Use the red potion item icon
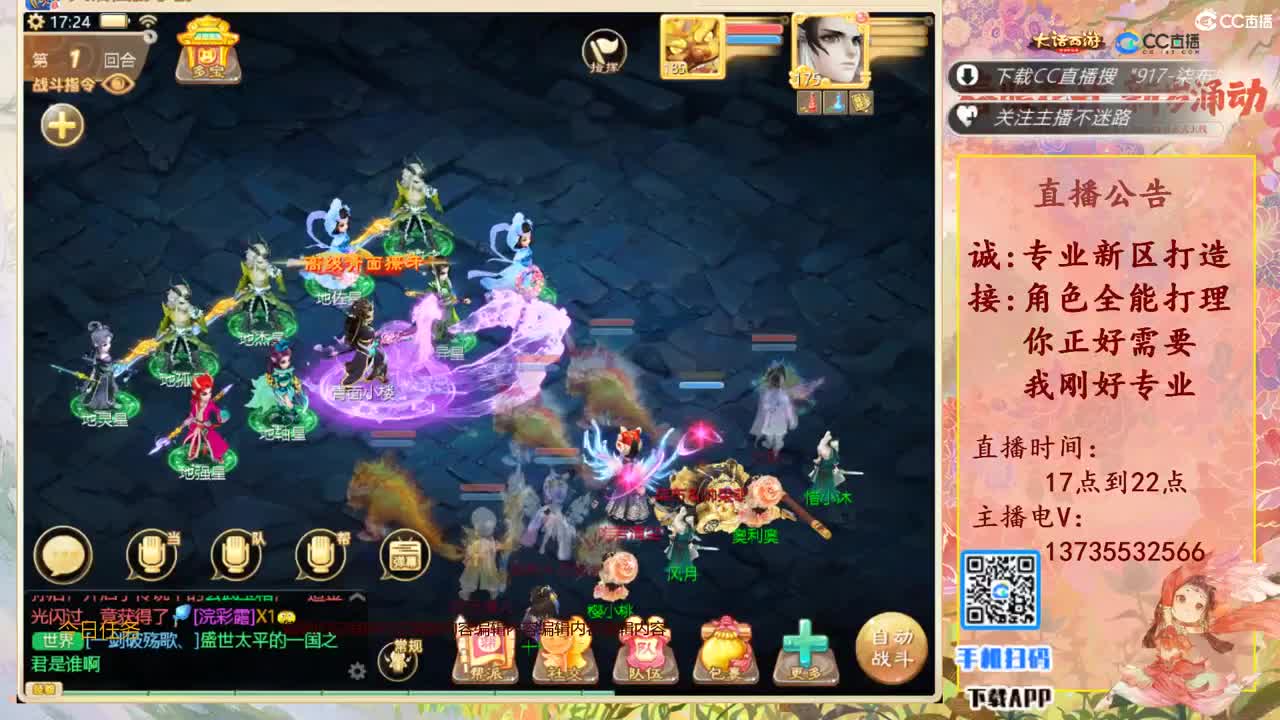This screenshot has width=1280, height=720. tap(810, 100)
